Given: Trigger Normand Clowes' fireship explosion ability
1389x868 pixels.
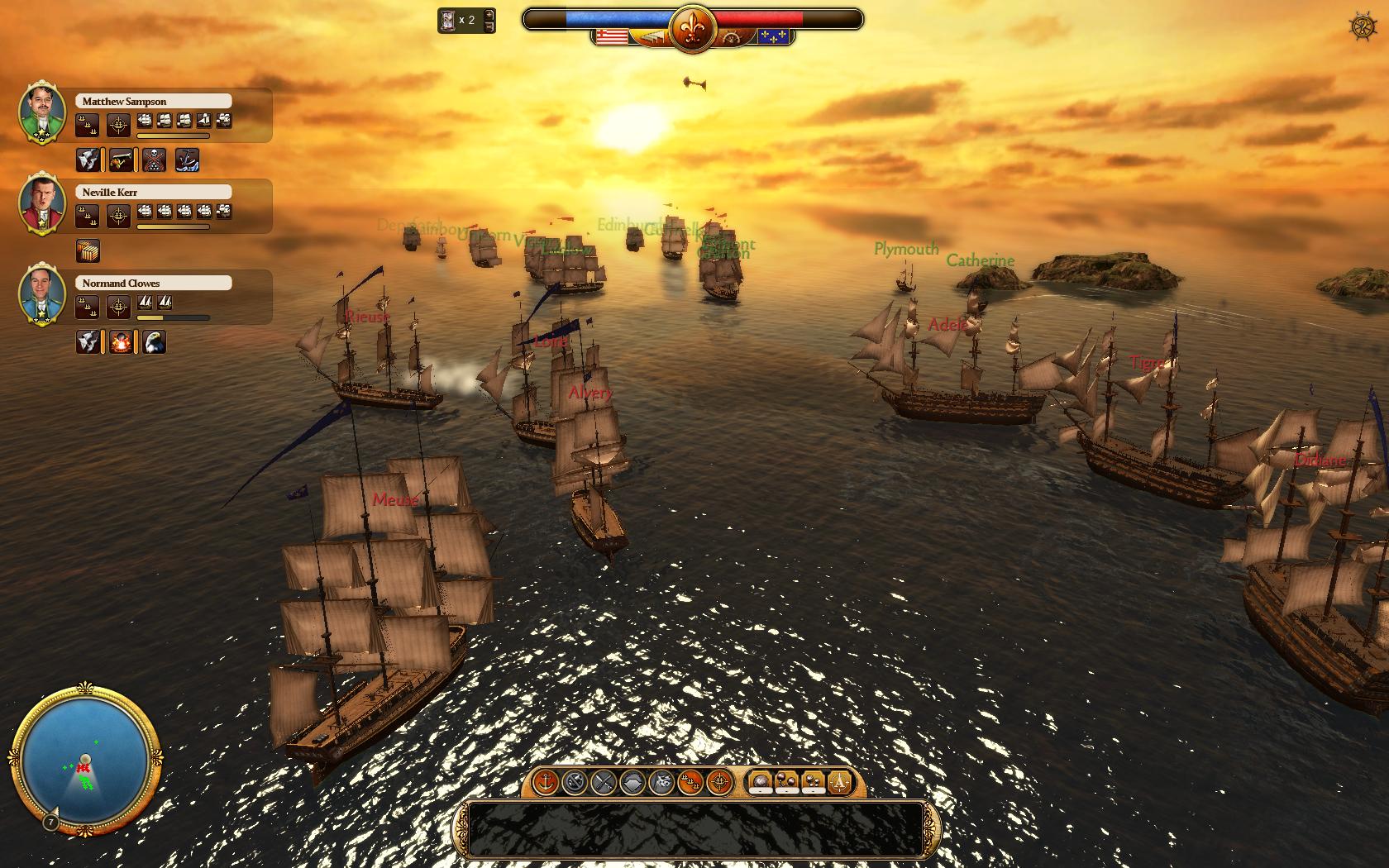Looking at the screenshot, I should pyautogui.click(x=122, y=341).
